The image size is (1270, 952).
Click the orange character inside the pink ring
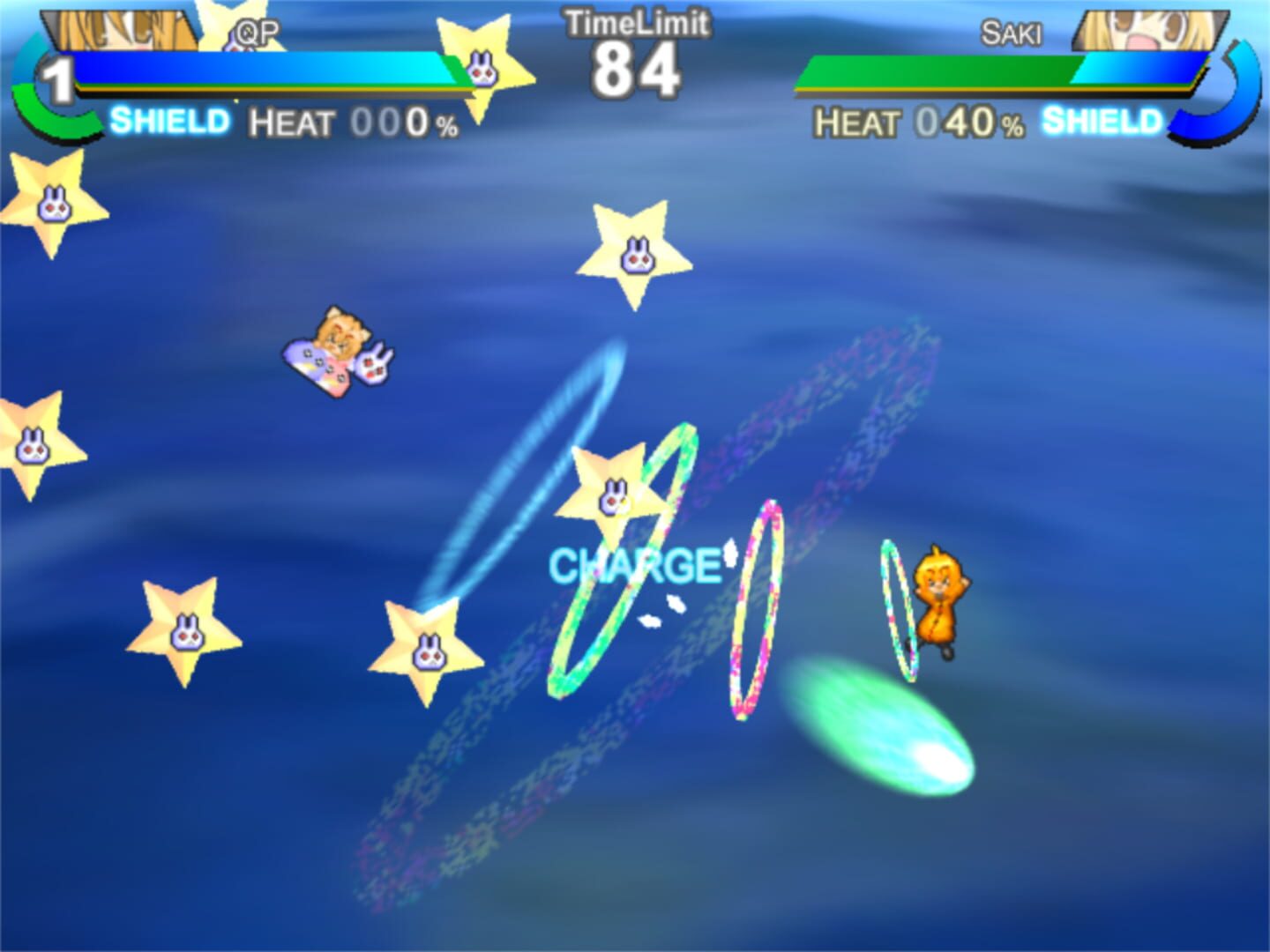tap(935, 608)
